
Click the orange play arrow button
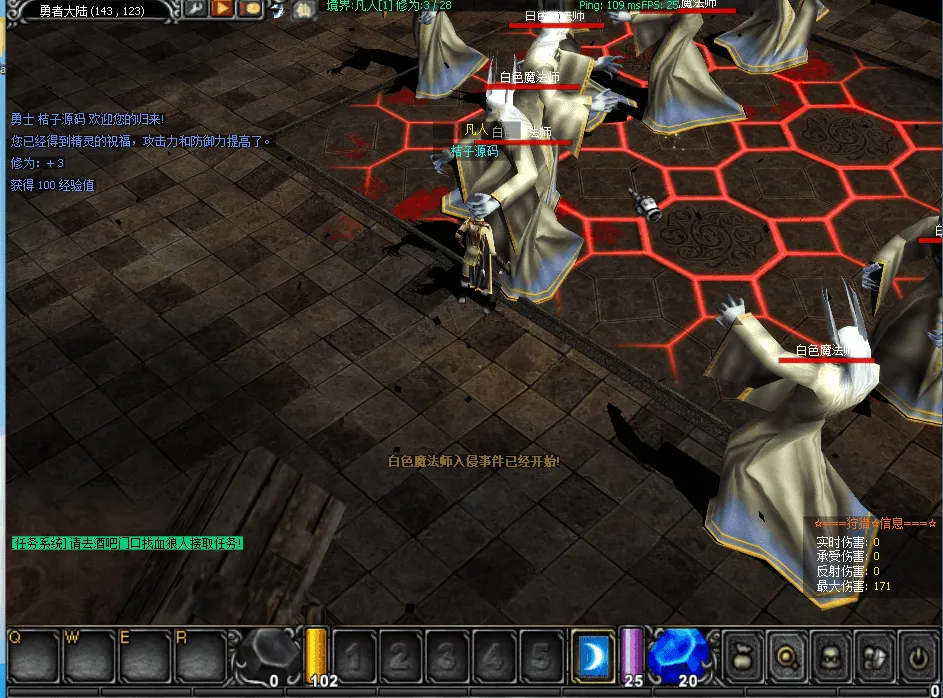tap(223, 9)
